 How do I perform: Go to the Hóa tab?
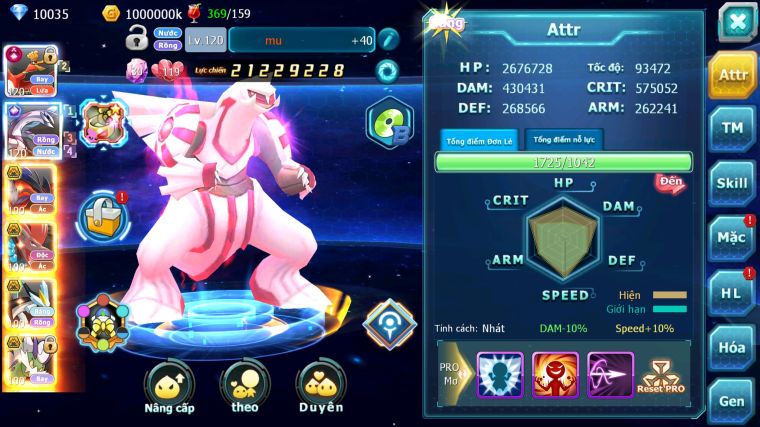tap(732, 347)
